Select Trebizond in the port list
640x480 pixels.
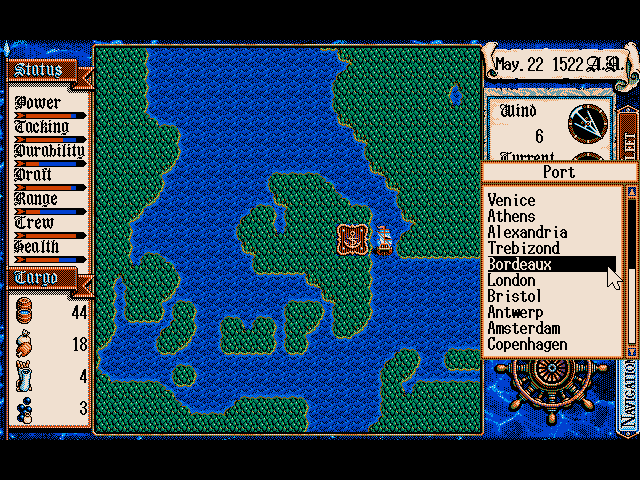click(x=523, y=248)
